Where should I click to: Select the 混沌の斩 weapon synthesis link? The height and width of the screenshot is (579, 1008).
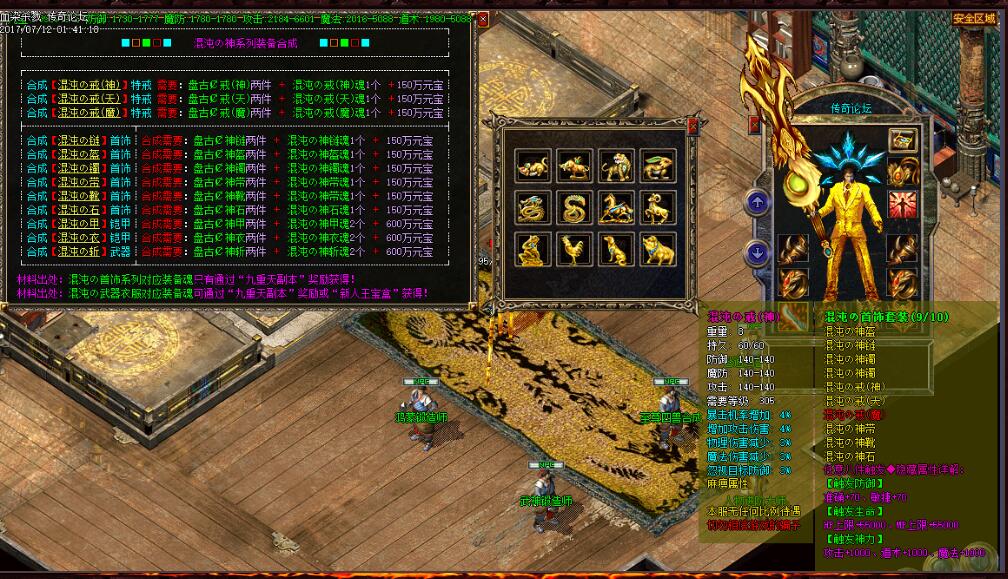(x=80, y=252)
